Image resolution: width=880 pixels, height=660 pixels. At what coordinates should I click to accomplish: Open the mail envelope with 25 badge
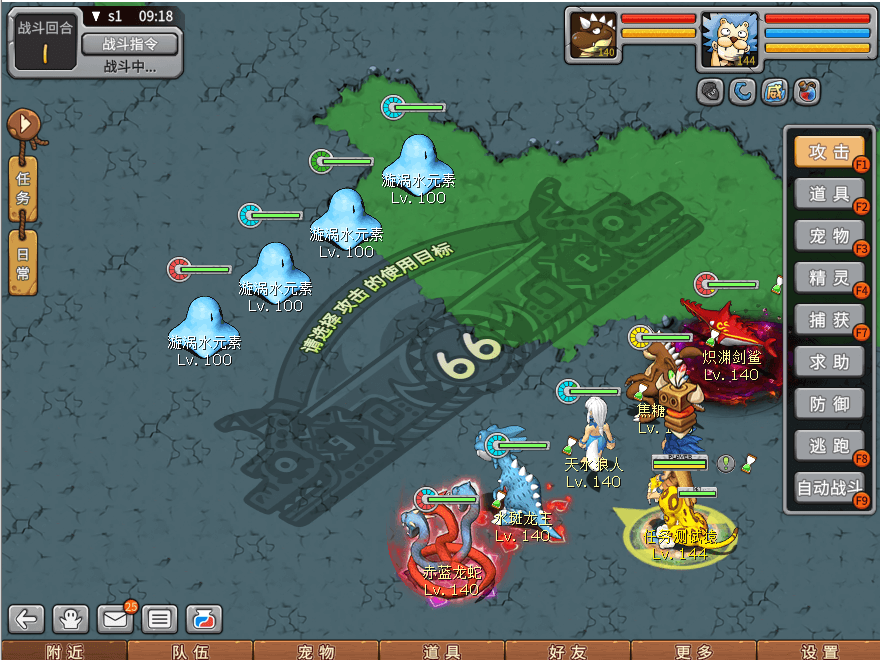click(x=115, y=619)
